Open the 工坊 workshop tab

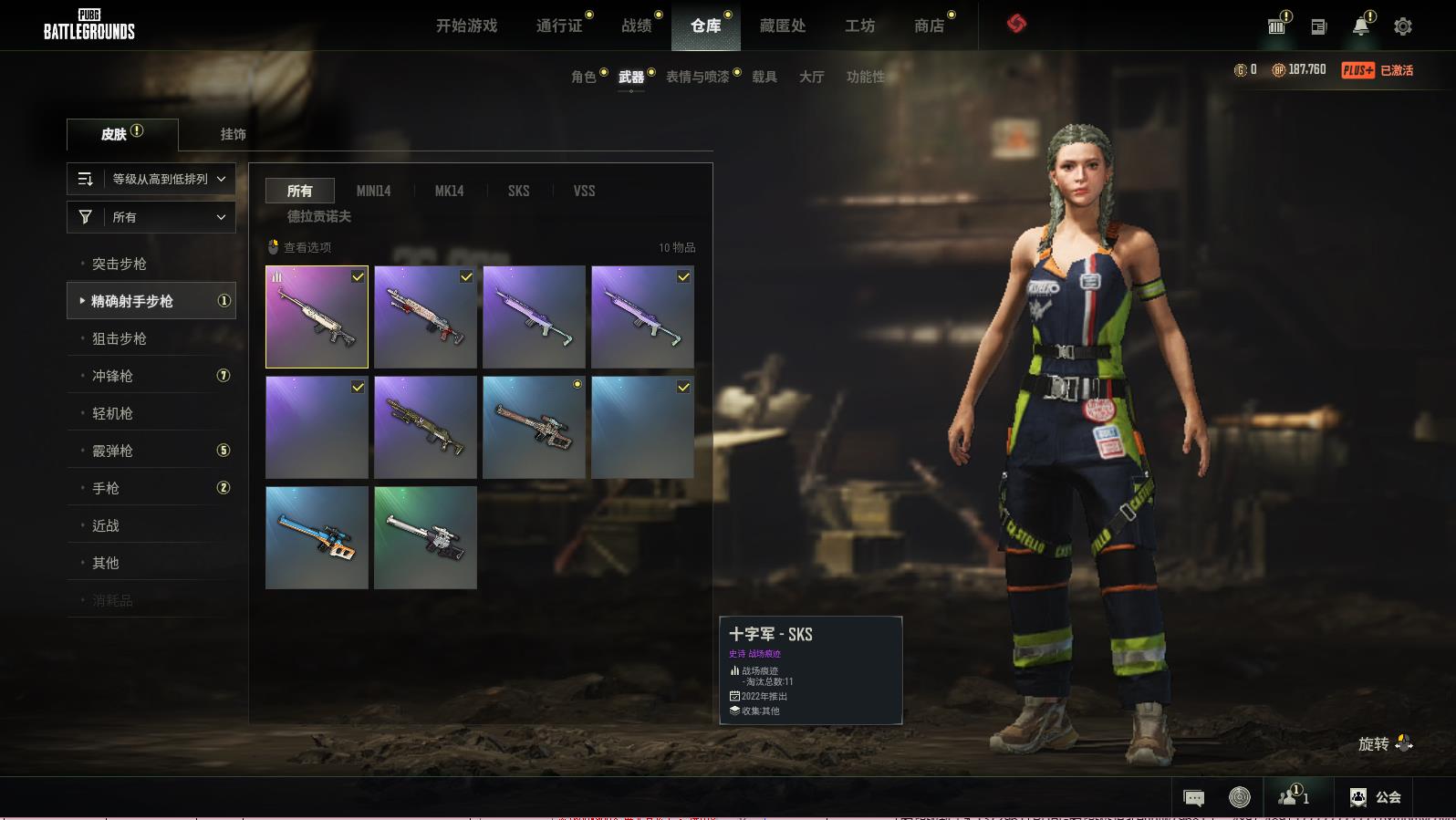(x=859, y=26)
